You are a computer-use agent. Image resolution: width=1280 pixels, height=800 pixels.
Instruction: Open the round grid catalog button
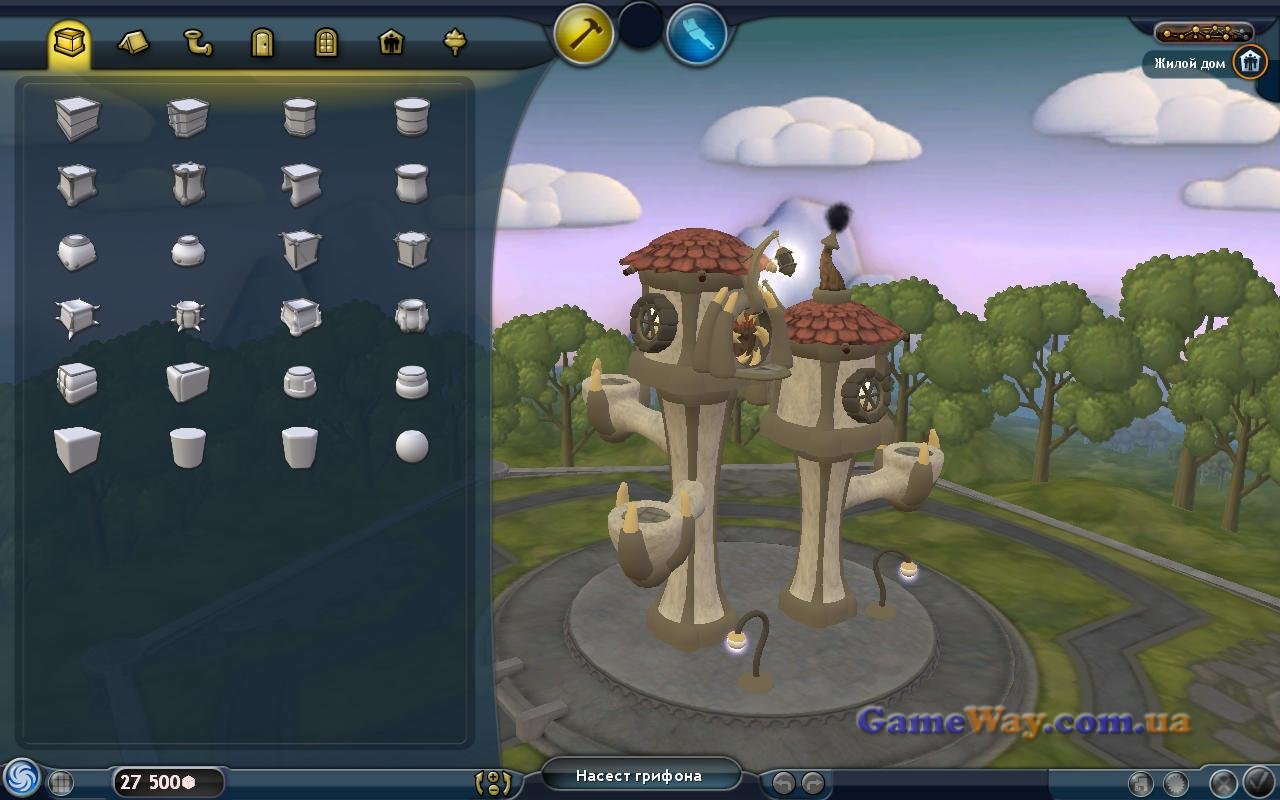pos(62,783)
